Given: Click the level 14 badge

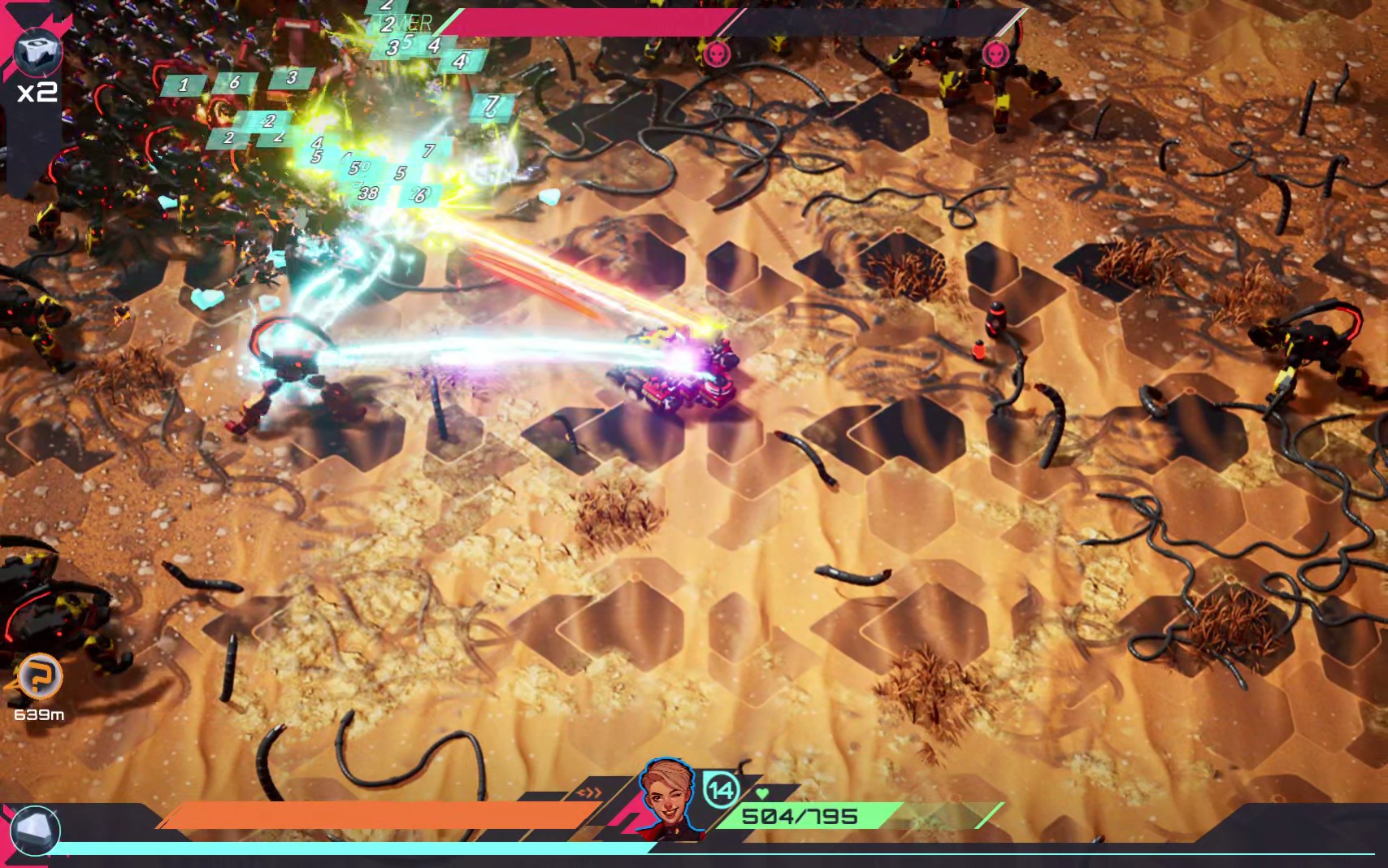Looking at the screenshot, I should pyautogui.click(x=721, y=789).
